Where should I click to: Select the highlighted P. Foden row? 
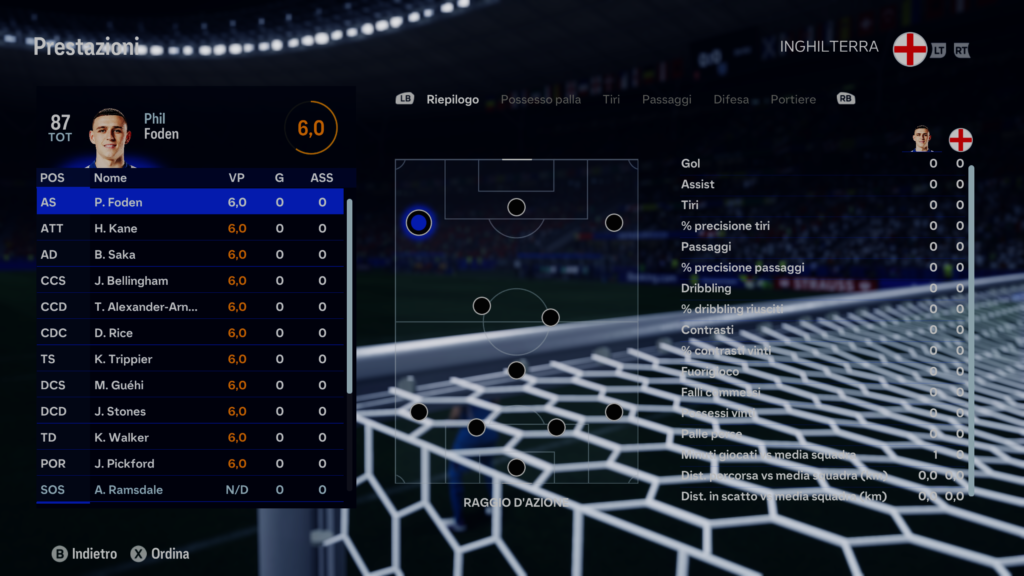coord(190,202)
